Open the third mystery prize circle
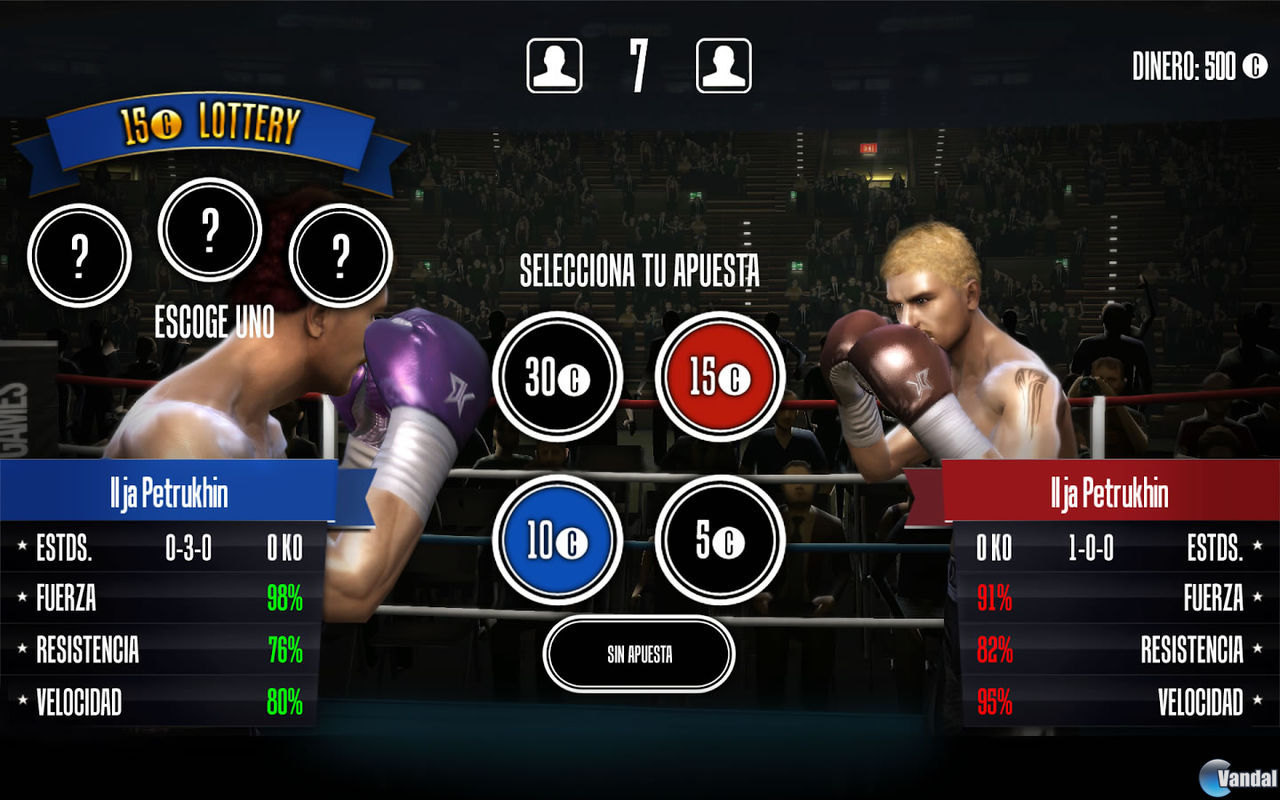 click(340, 258)
